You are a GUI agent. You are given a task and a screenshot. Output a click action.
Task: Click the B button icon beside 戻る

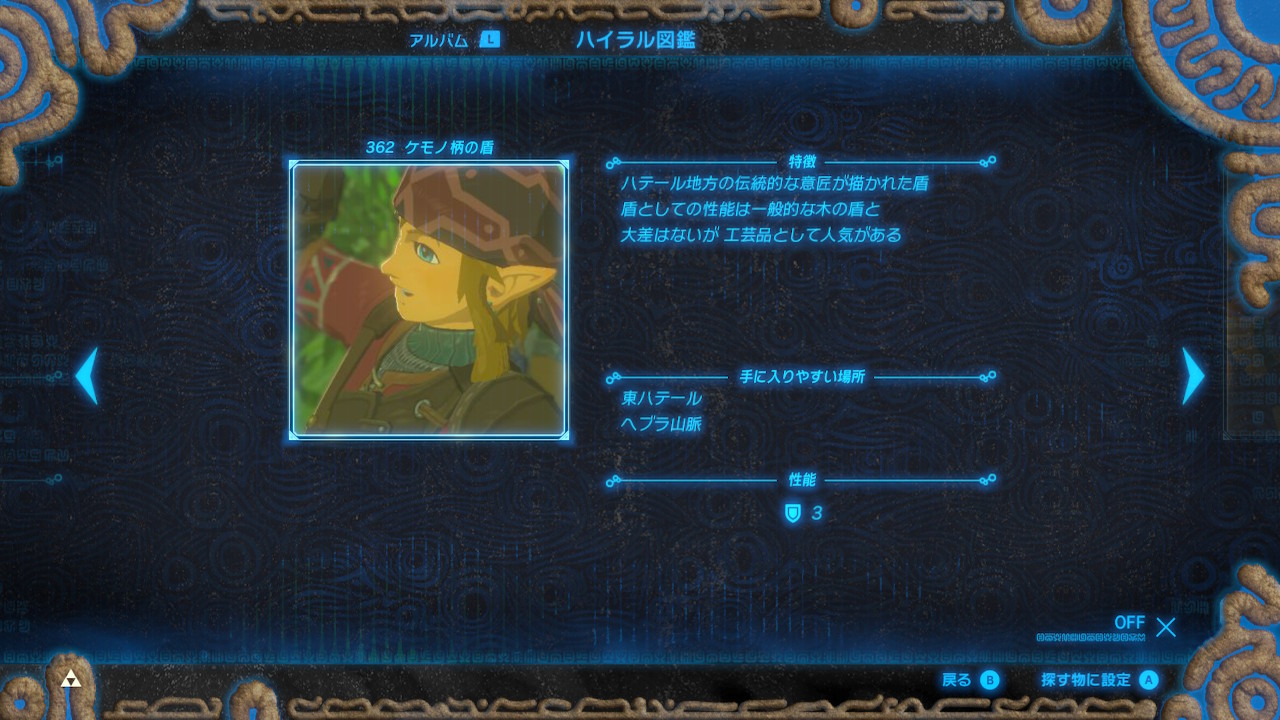point(988,680)
